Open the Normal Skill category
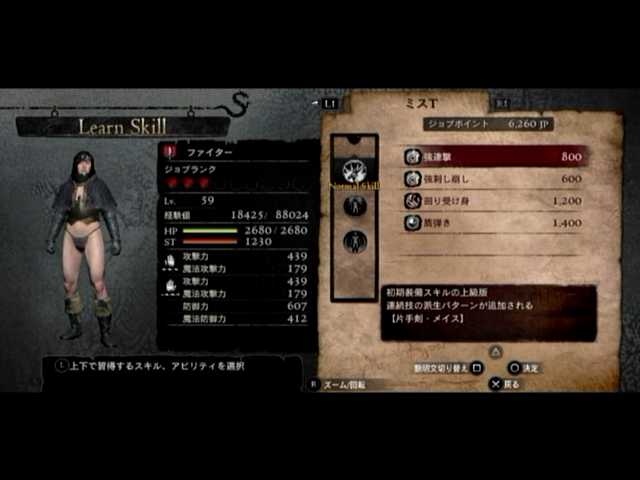The image size is (640, 480). coord(354,171)
